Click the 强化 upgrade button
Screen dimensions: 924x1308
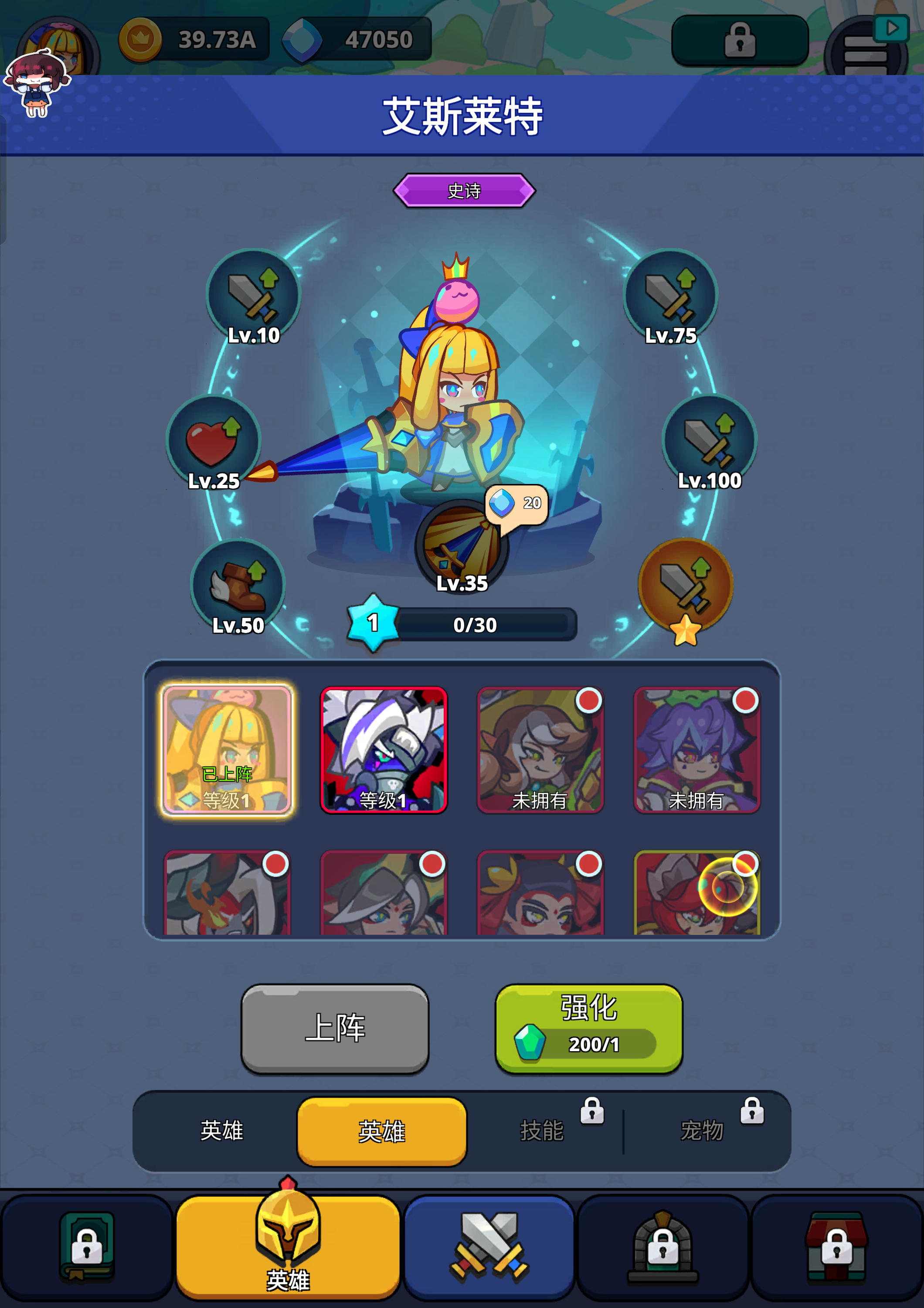[x=588, y=1028]
